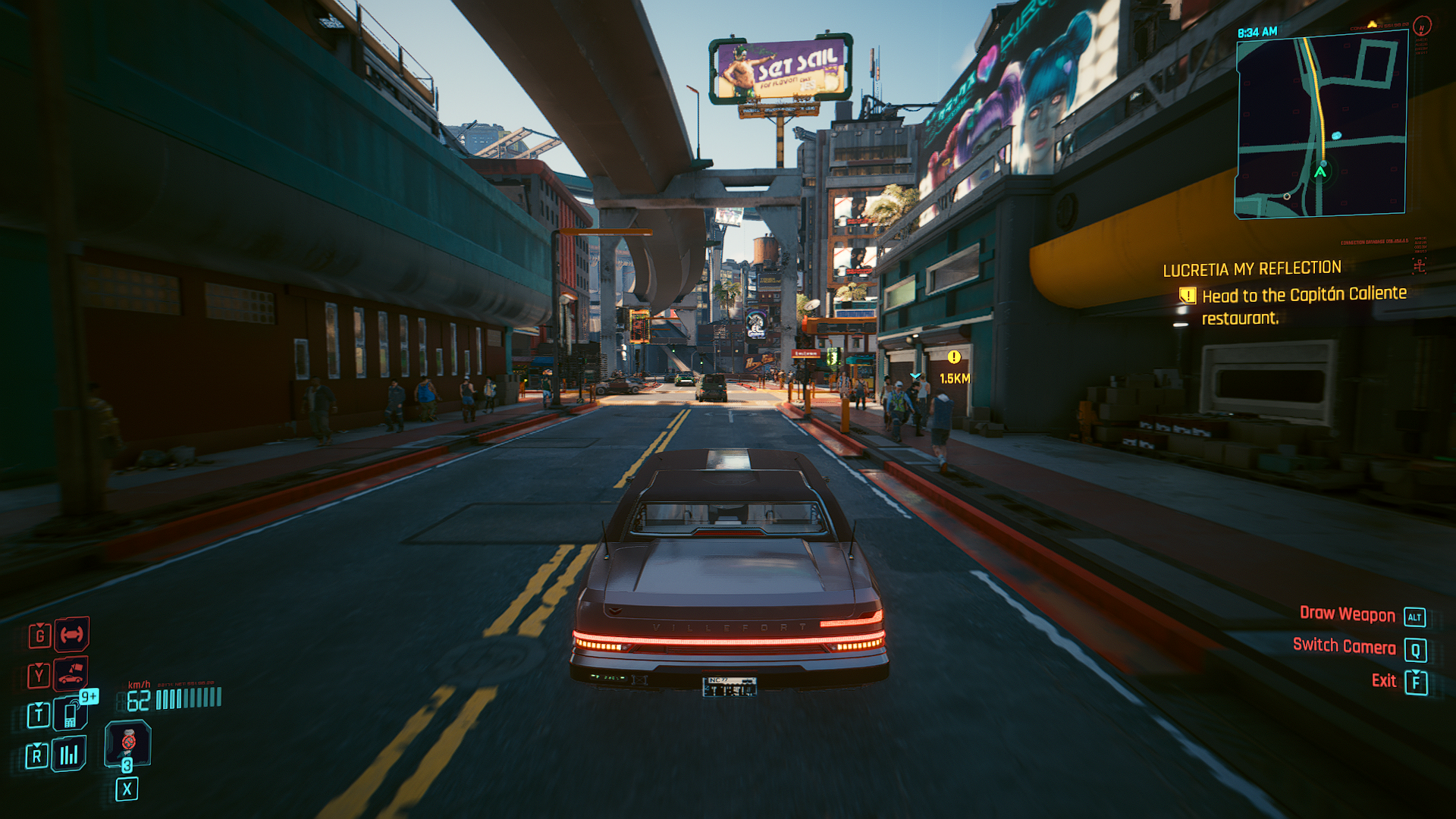Click the north compass icon above the minimap
The width and height of the screenshot is (1456, 819).
(1422, 27)
